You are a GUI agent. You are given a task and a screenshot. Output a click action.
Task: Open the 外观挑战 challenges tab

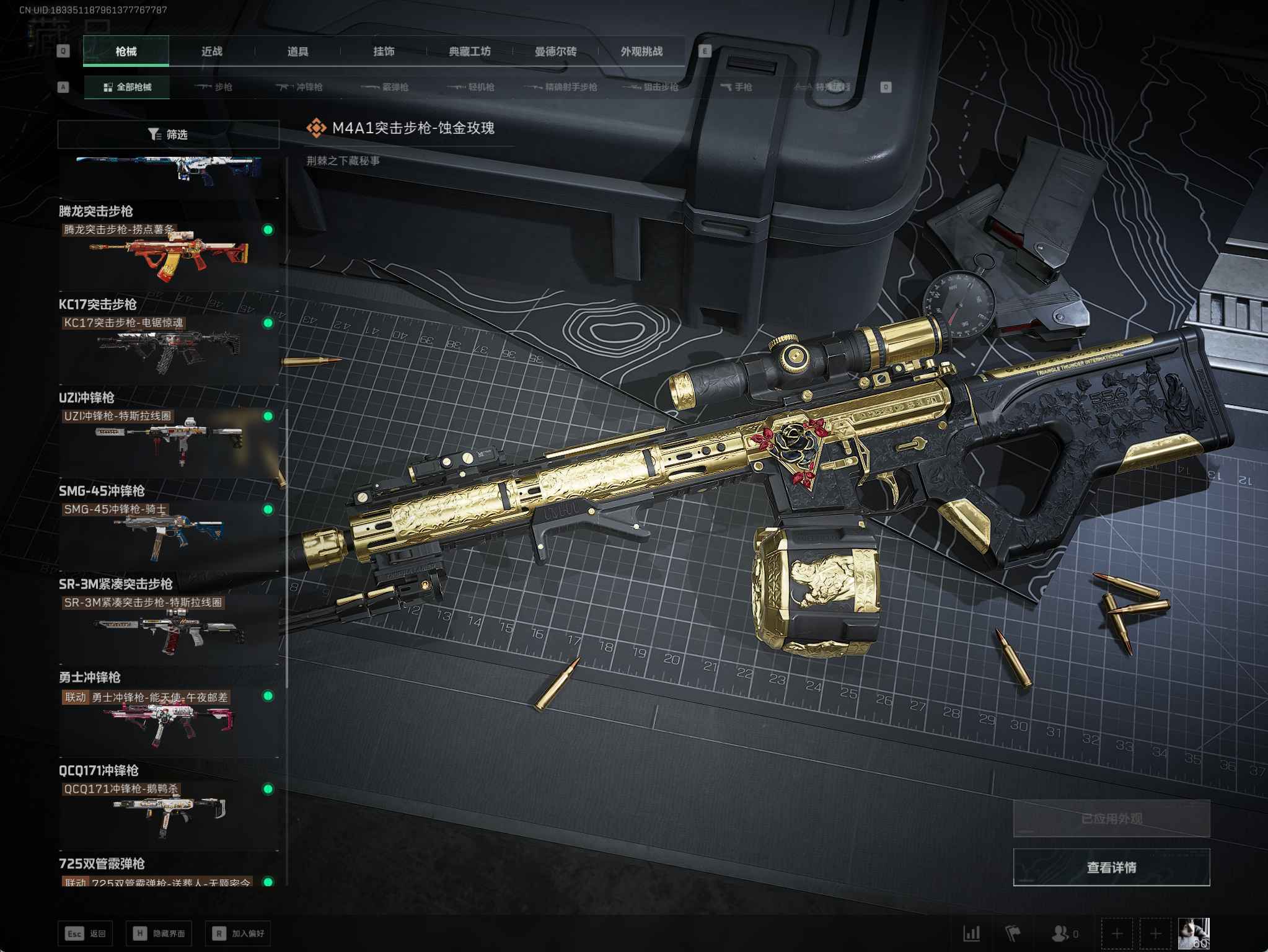pos(641,51)
